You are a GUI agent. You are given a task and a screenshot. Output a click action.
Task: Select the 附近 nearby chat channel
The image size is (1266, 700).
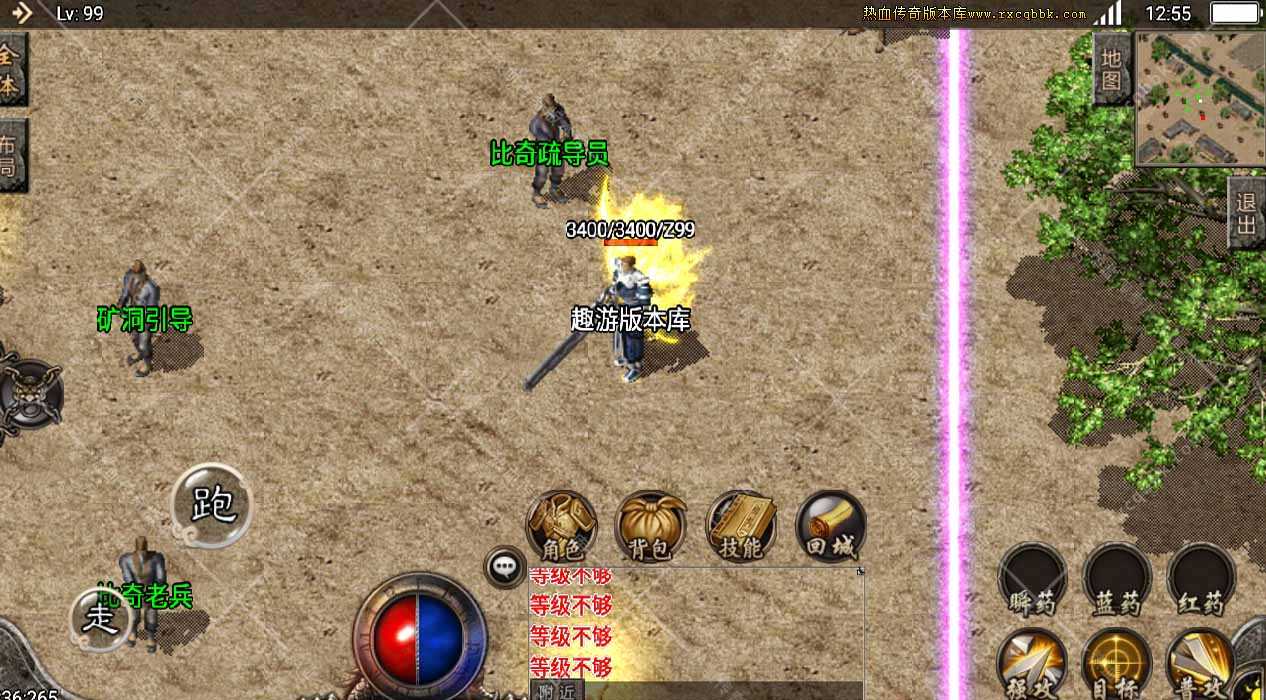point(556,690)
